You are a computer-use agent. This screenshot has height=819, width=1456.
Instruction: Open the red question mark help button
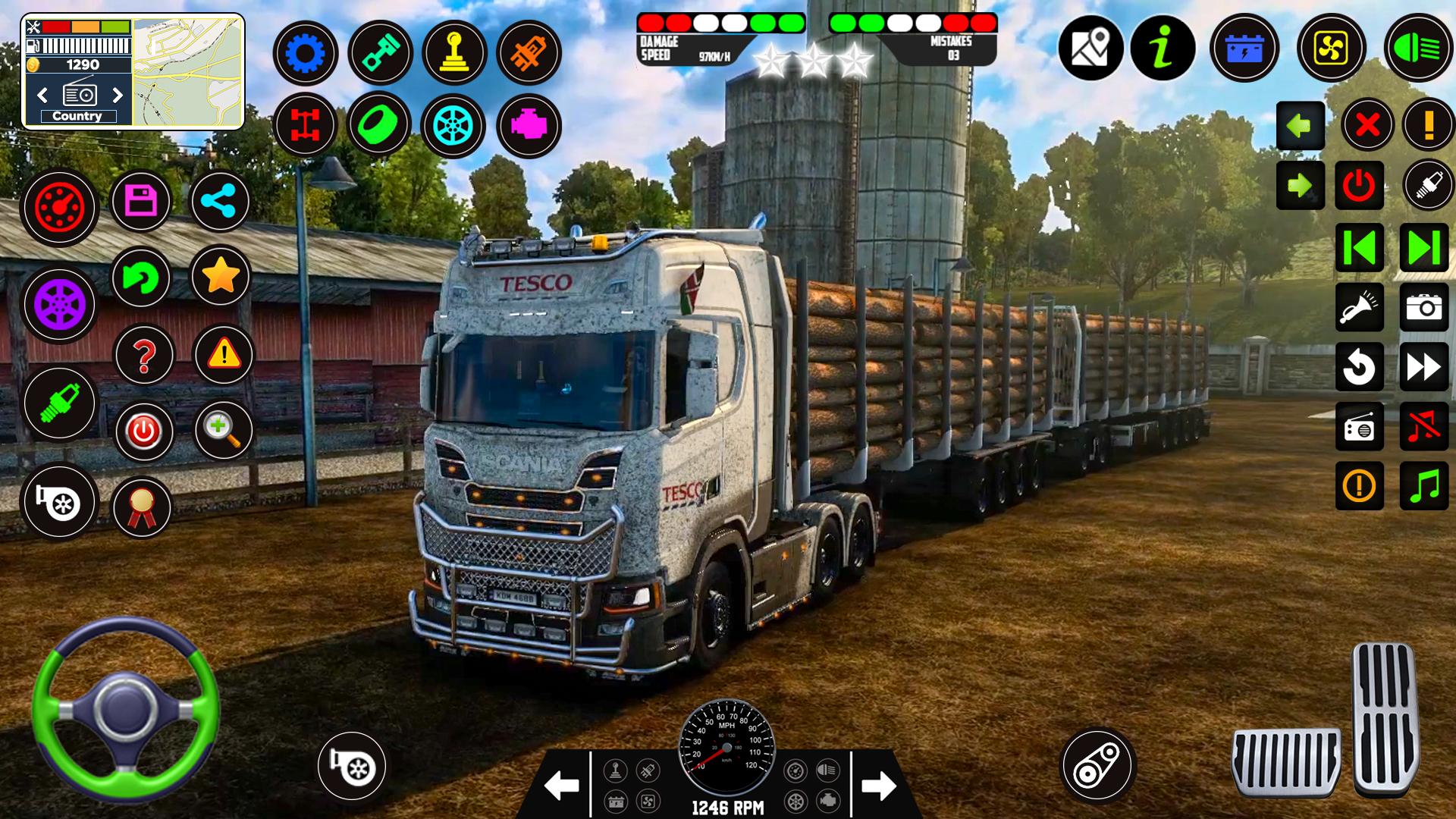coord(144,355)
